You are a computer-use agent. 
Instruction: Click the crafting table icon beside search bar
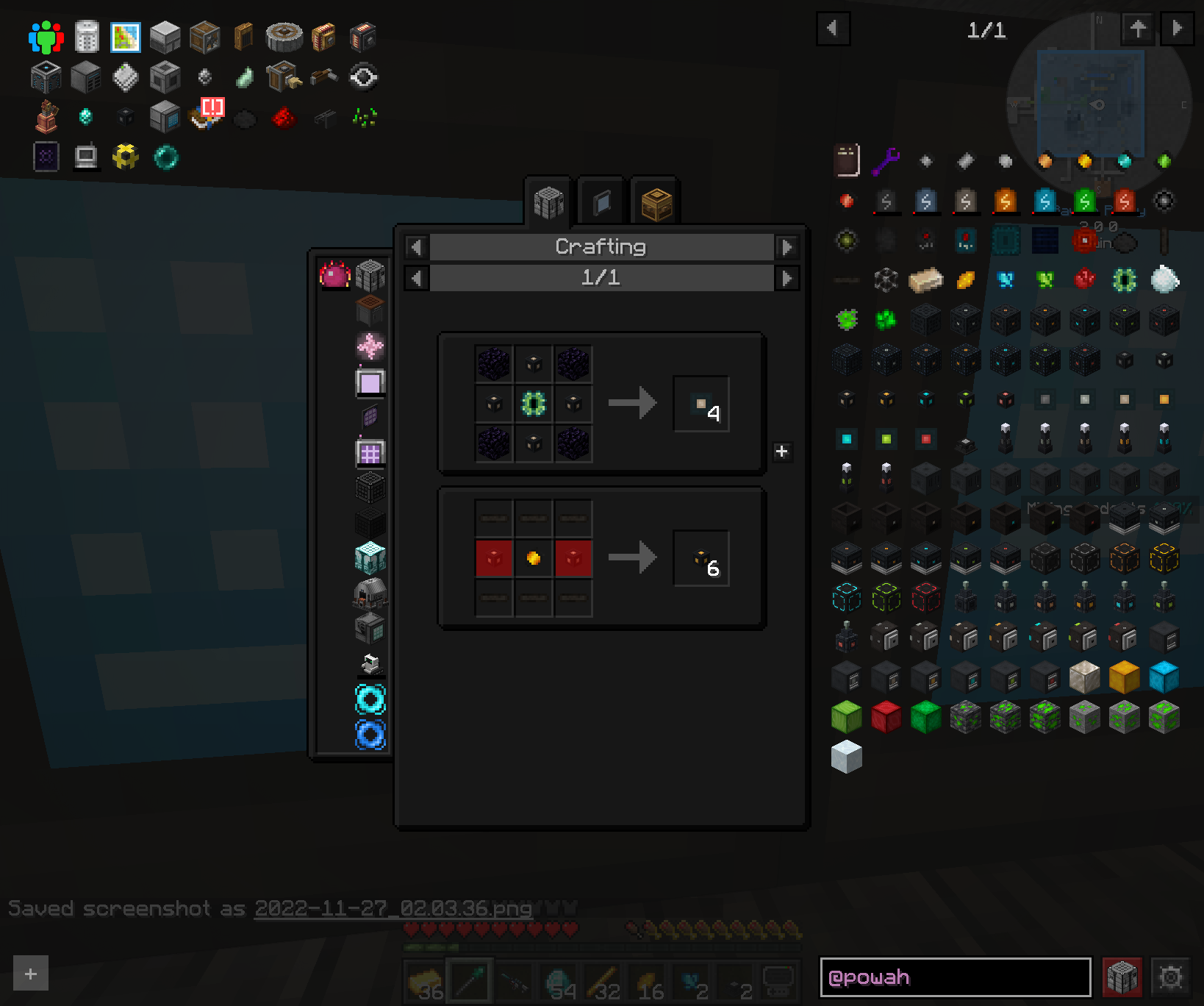tap(1123, 977)
